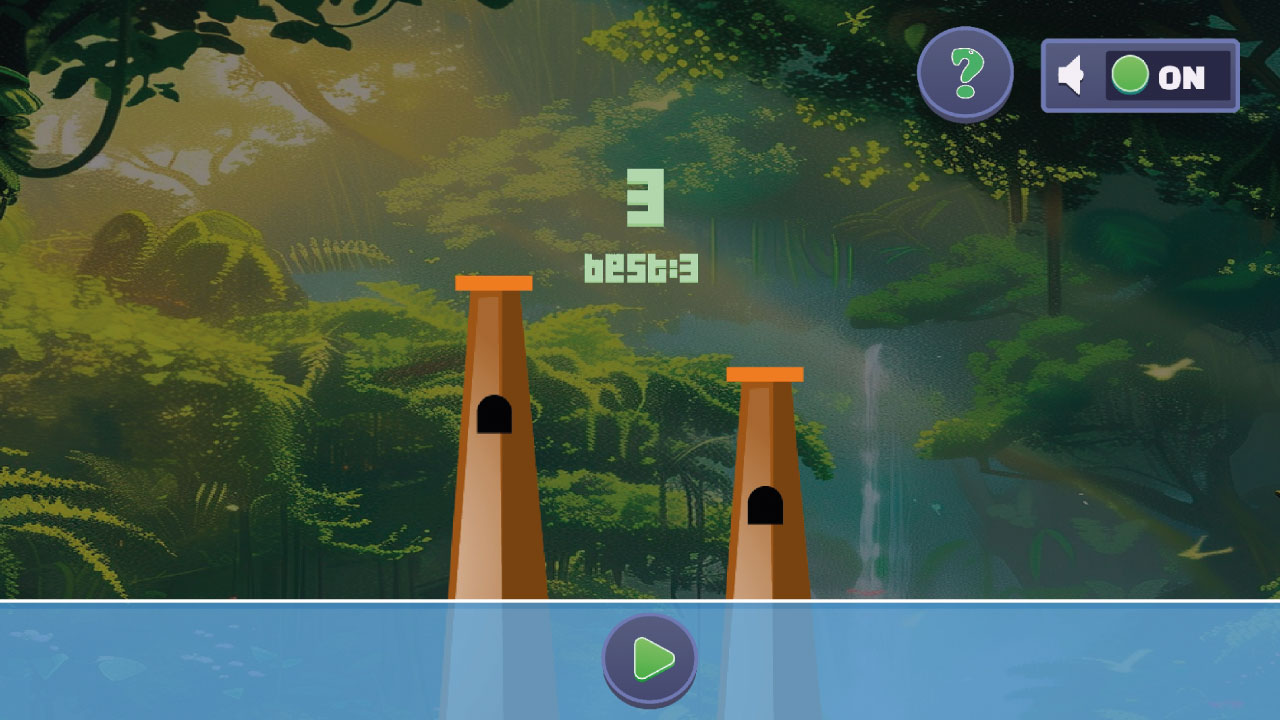The image size is (1280, 720).
Task: Tap the question mark inside the purple circle
Action: (966, 73)
